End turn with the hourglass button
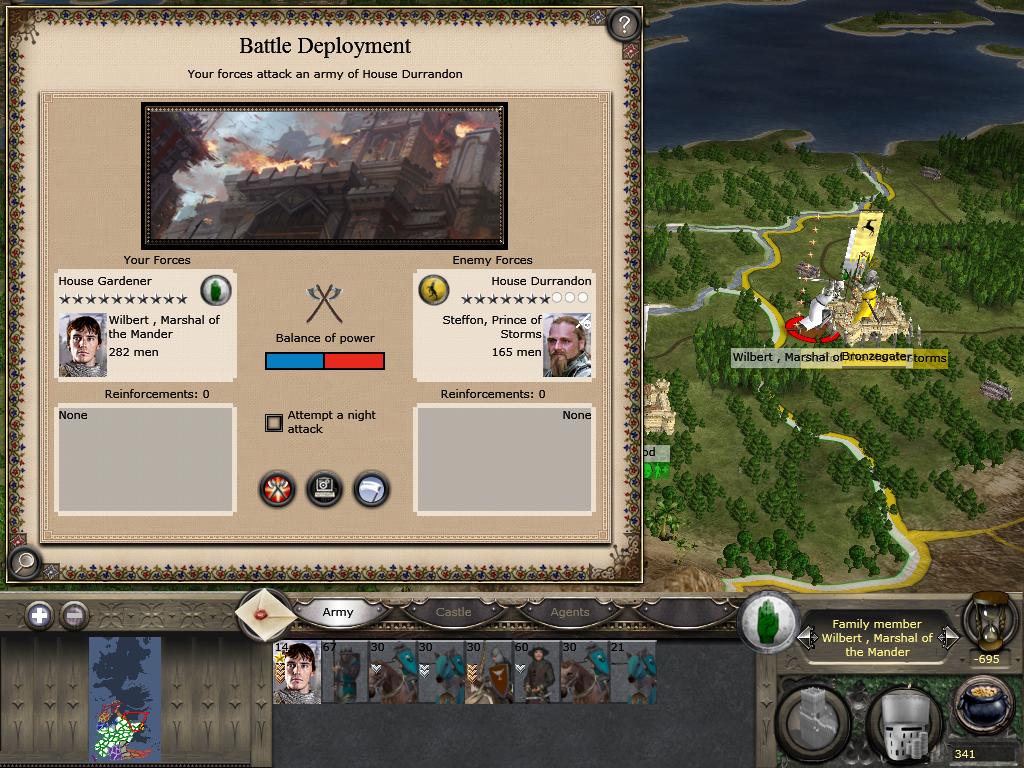 point(984,620)
